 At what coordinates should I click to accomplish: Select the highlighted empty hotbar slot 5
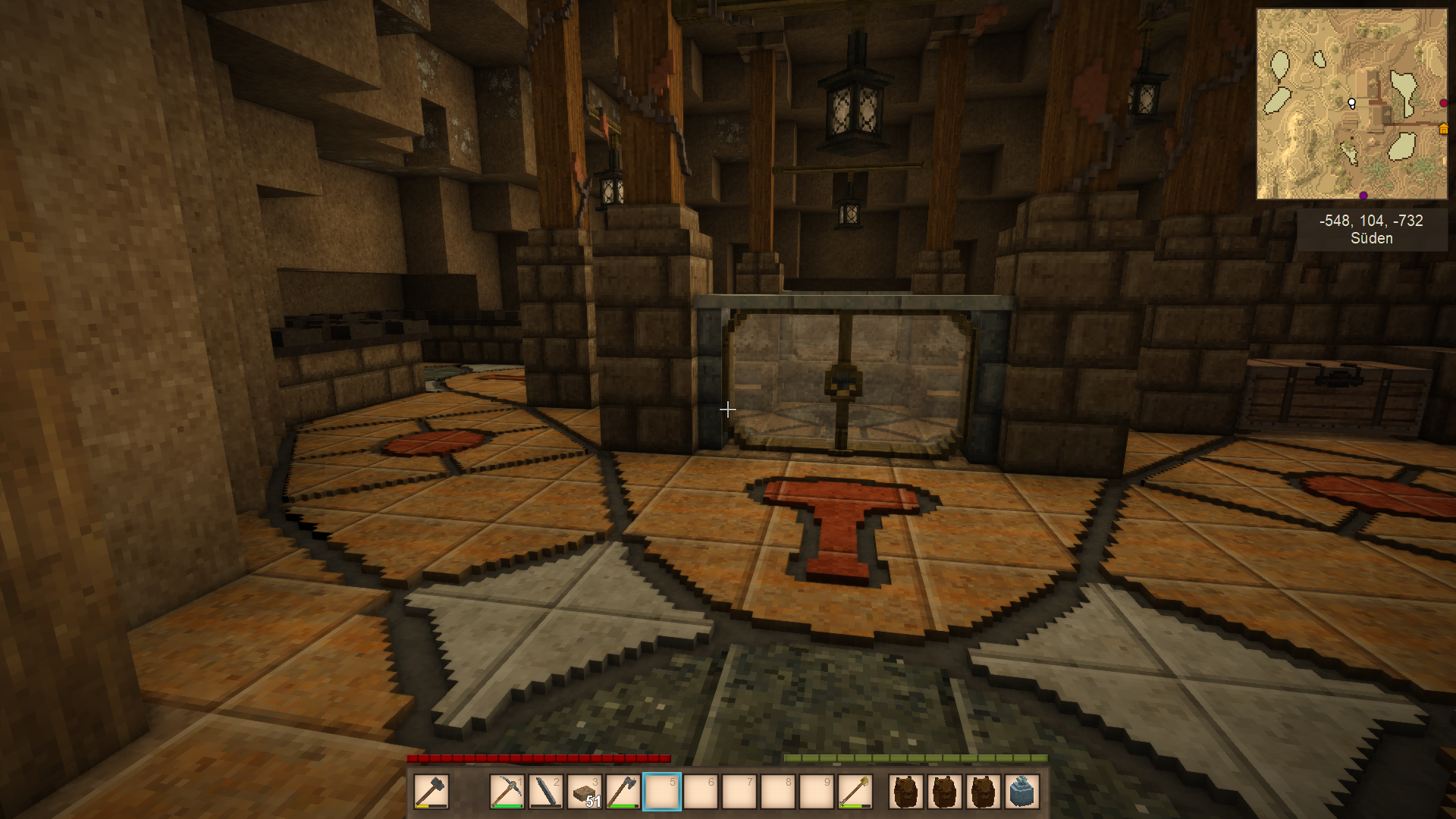point(661,792)
